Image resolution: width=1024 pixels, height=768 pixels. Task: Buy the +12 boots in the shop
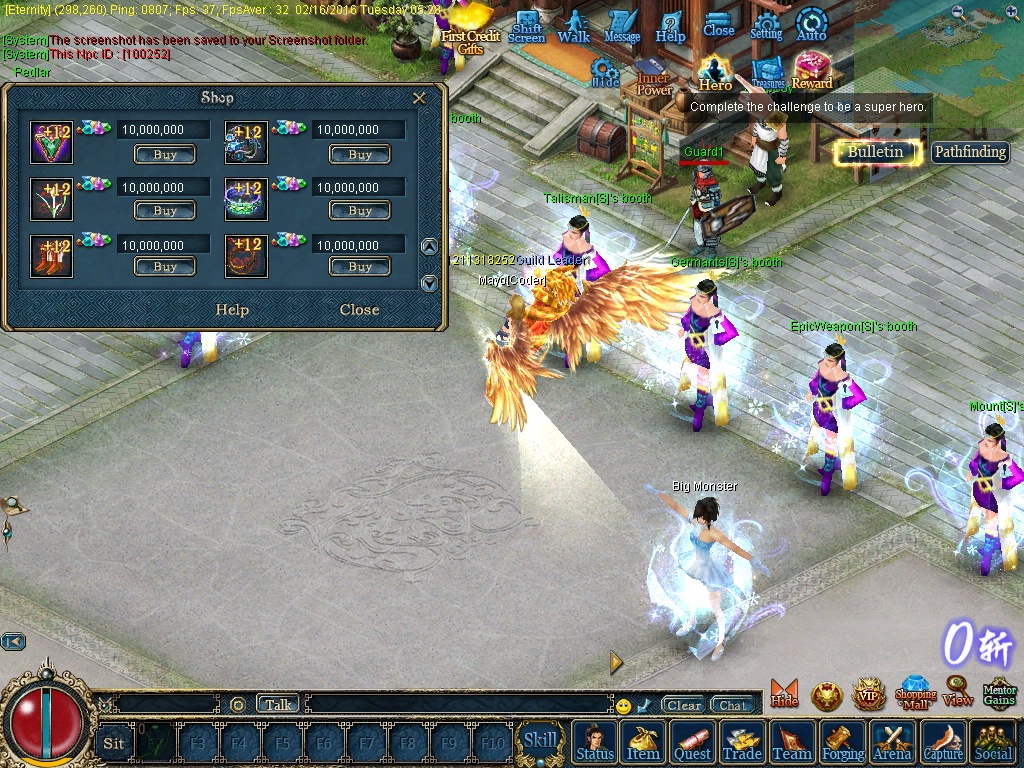click(165, 267)
